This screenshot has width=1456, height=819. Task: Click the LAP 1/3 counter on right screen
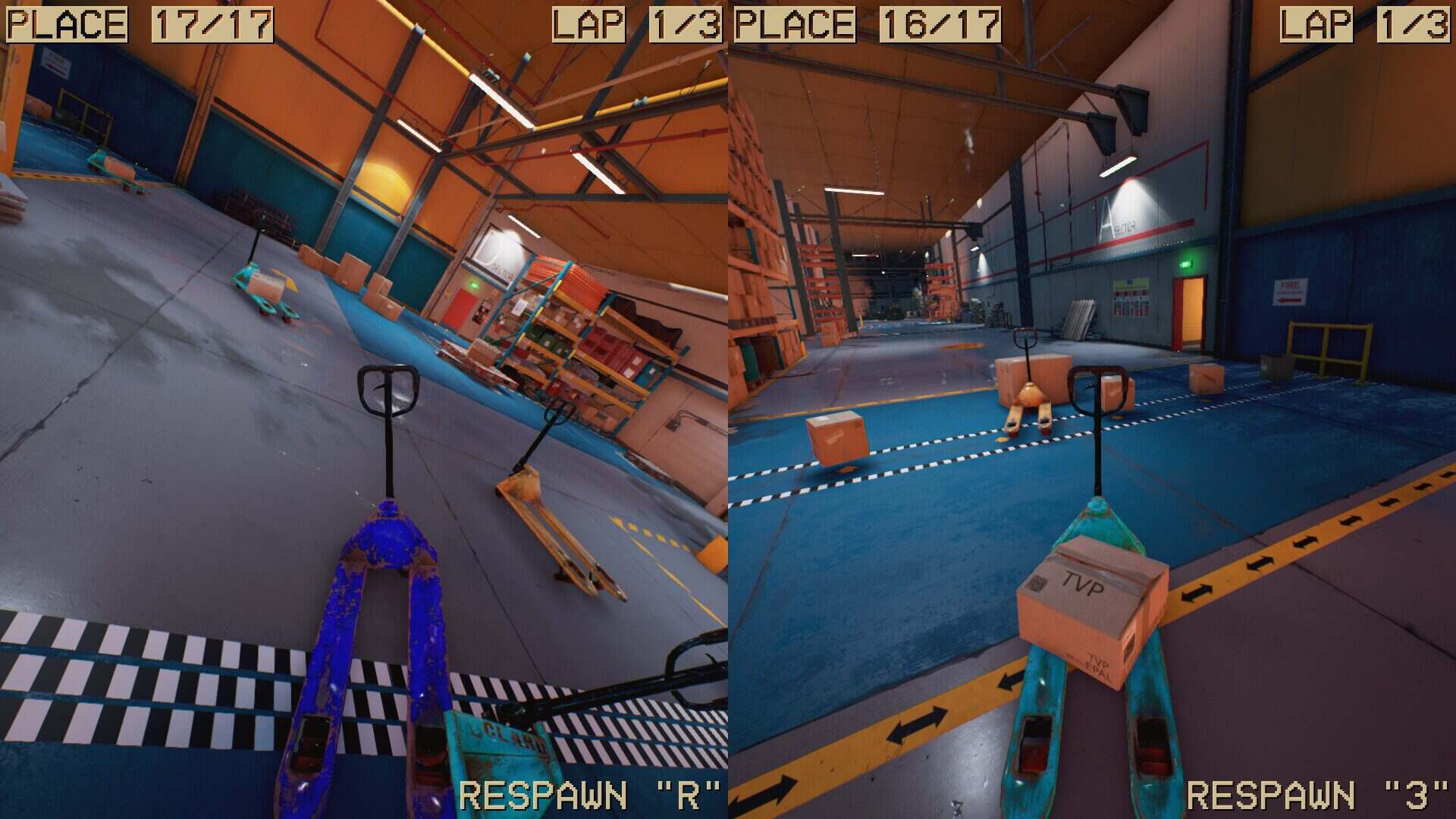tap(1365, 23)
